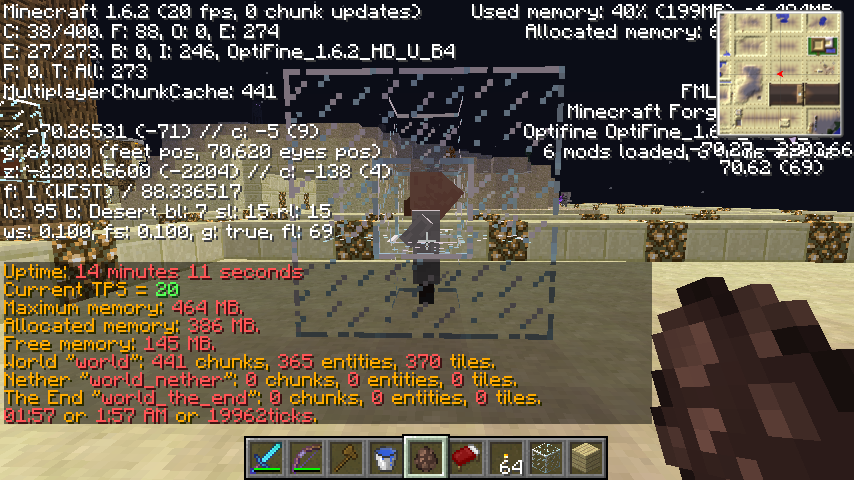Select the diamond sword hotbar slot
This screenshot has width=854, height=480.
click(x=265, y=459)
